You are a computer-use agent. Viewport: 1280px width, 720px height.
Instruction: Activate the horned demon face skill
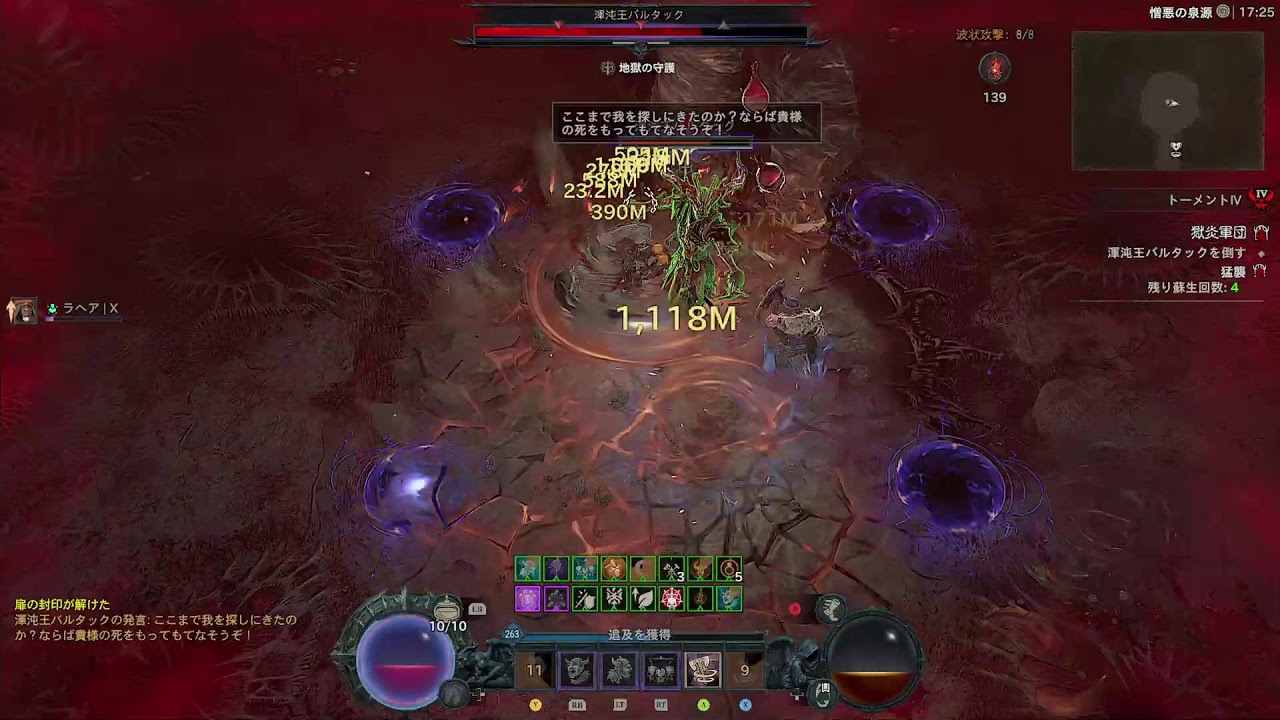tap(576, 670)
